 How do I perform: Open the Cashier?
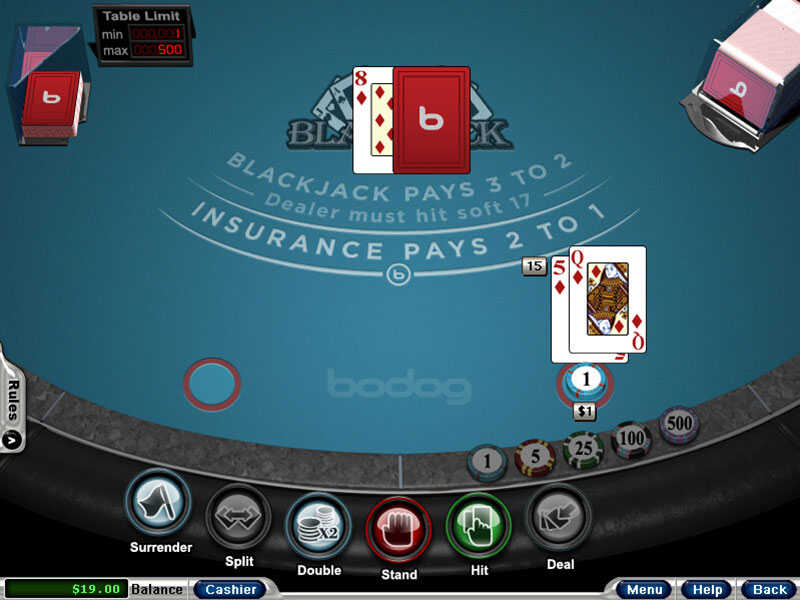(230, 589)
